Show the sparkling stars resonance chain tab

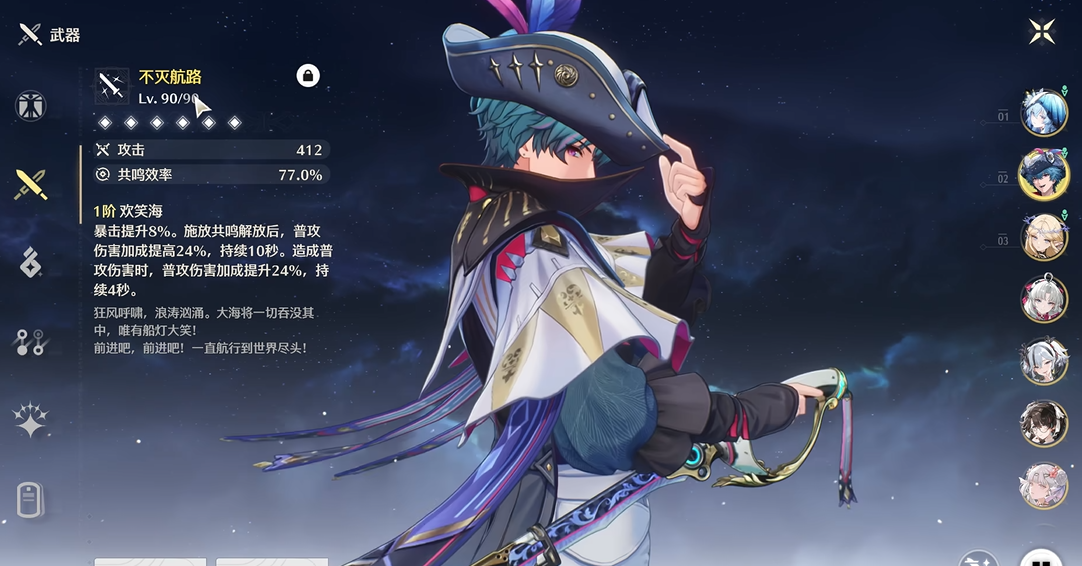click(30, 420)
